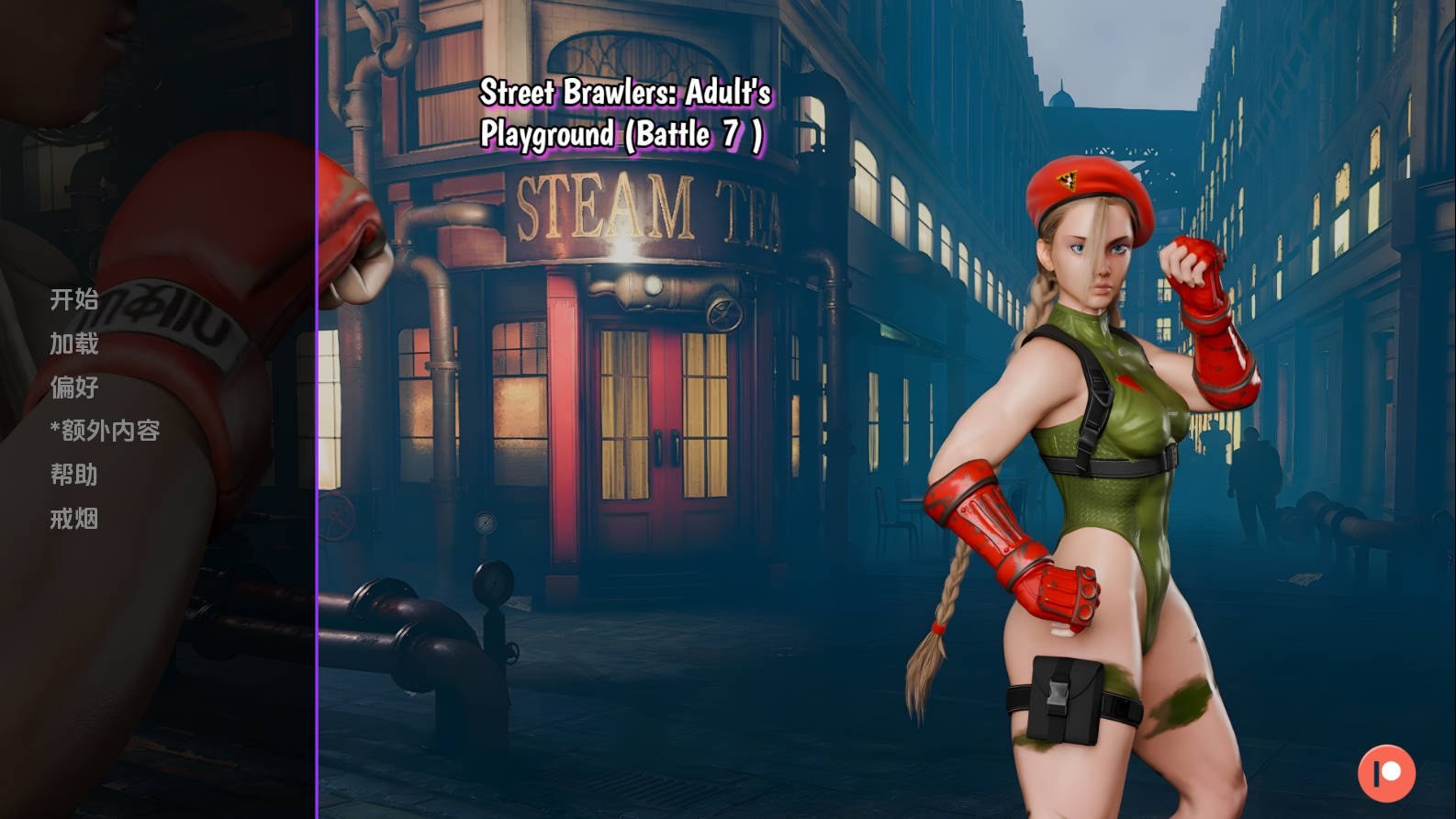Open the 帮助 help screen

click(x=73, y=475)
